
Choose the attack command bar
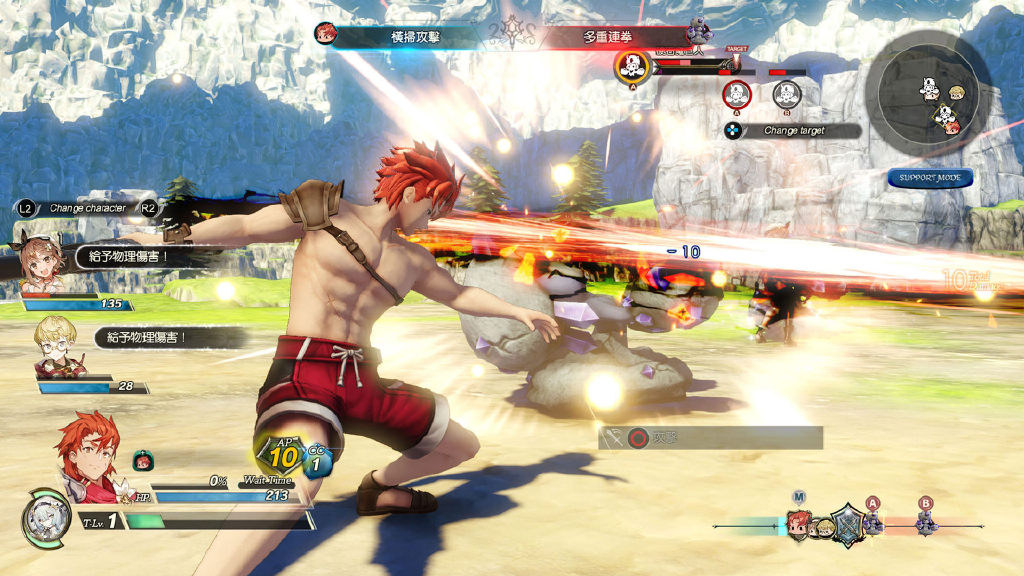click(711, 437)
